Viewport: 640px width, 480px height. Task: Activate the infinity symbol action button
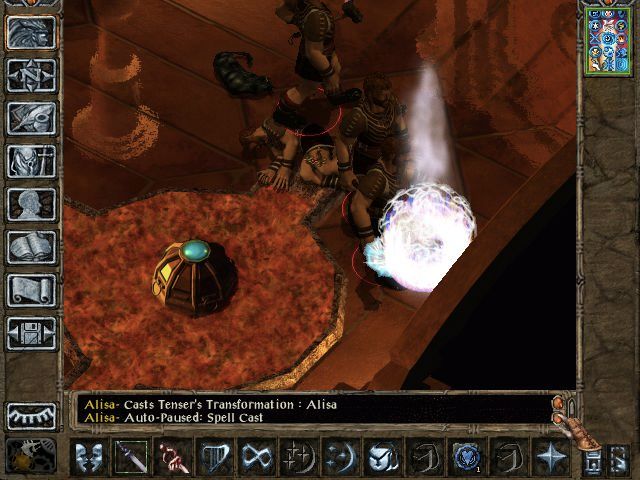[x=257, y=457]
